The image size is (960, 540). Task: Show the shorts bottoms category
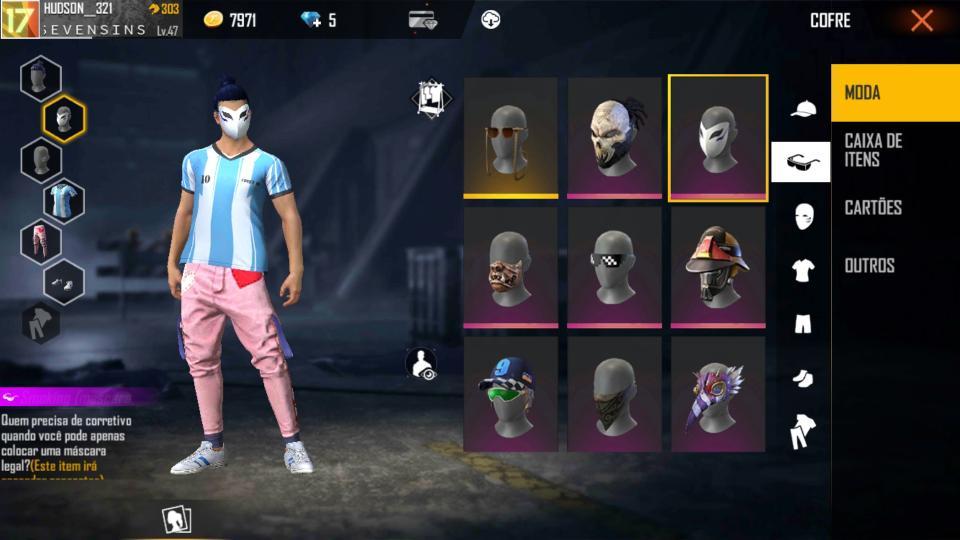(x=803, y=324)
